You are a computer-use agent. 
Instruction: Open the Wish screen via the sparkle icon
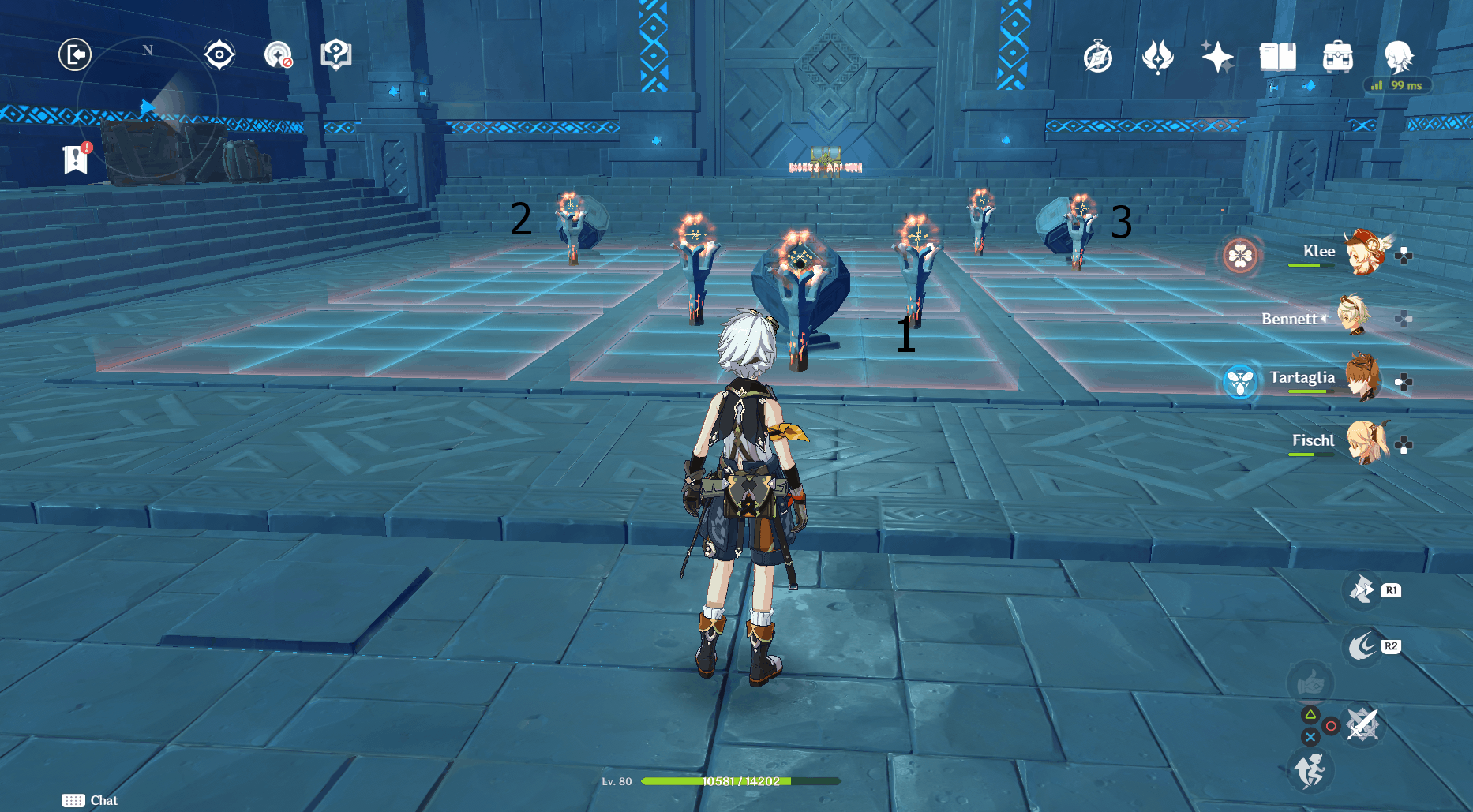coord(1218,56)
